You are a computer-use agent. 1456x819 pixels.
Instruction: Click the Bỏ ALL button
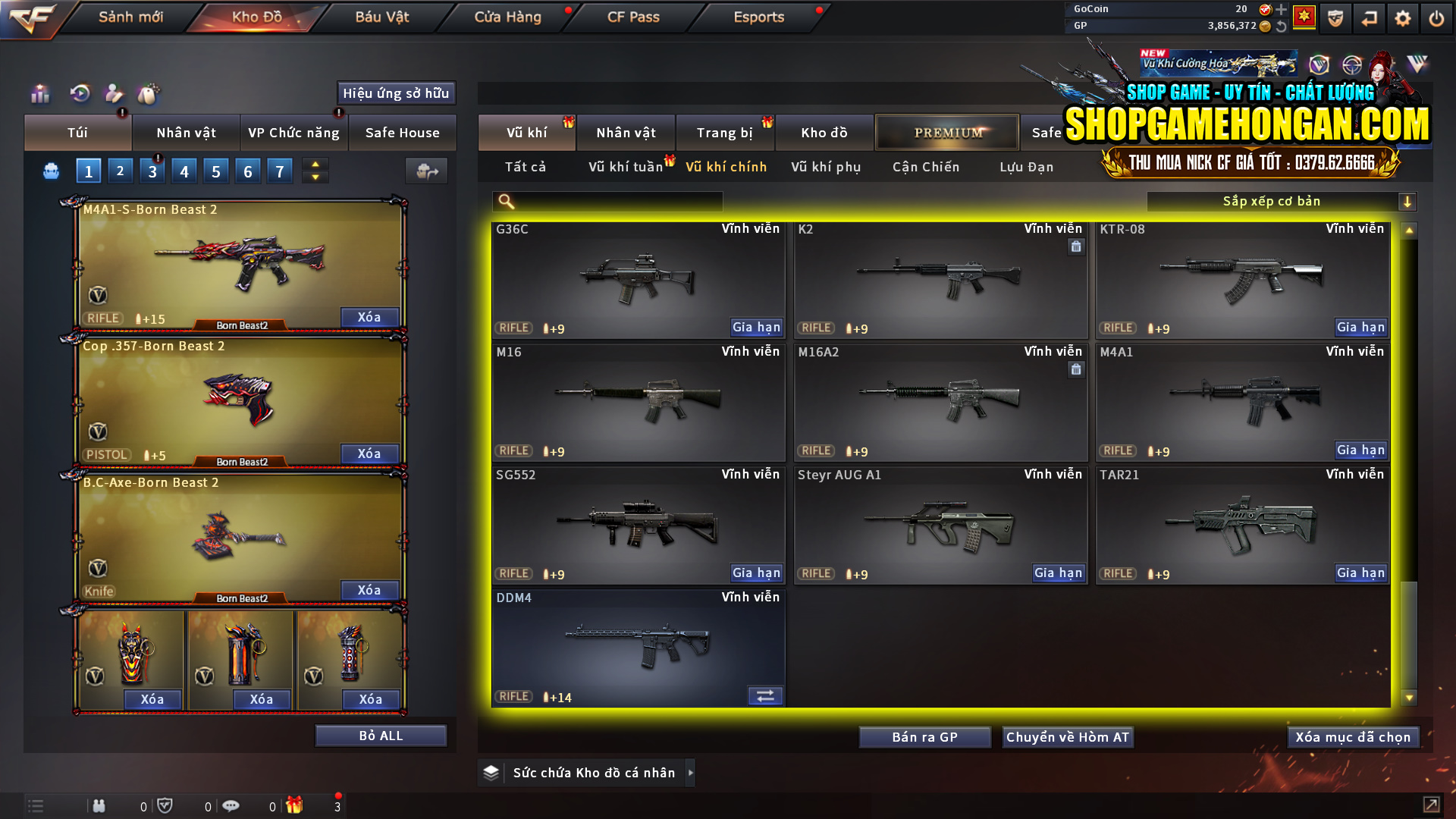tap(381, 735)
